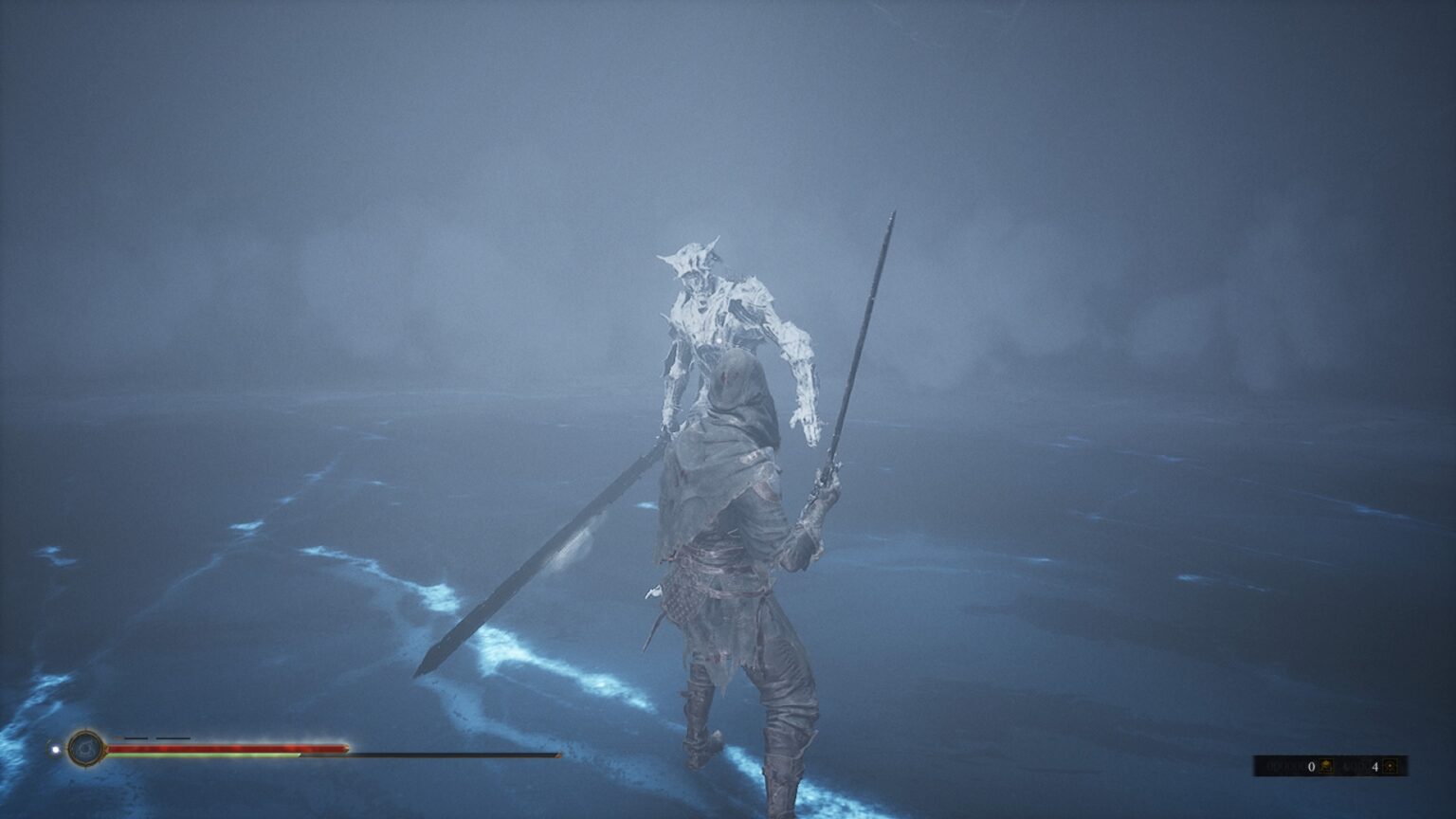Image resolution: width=1456 pixels, height=819 pixels.
Task: Open the souls counter reading 0
Action: 1311,766
